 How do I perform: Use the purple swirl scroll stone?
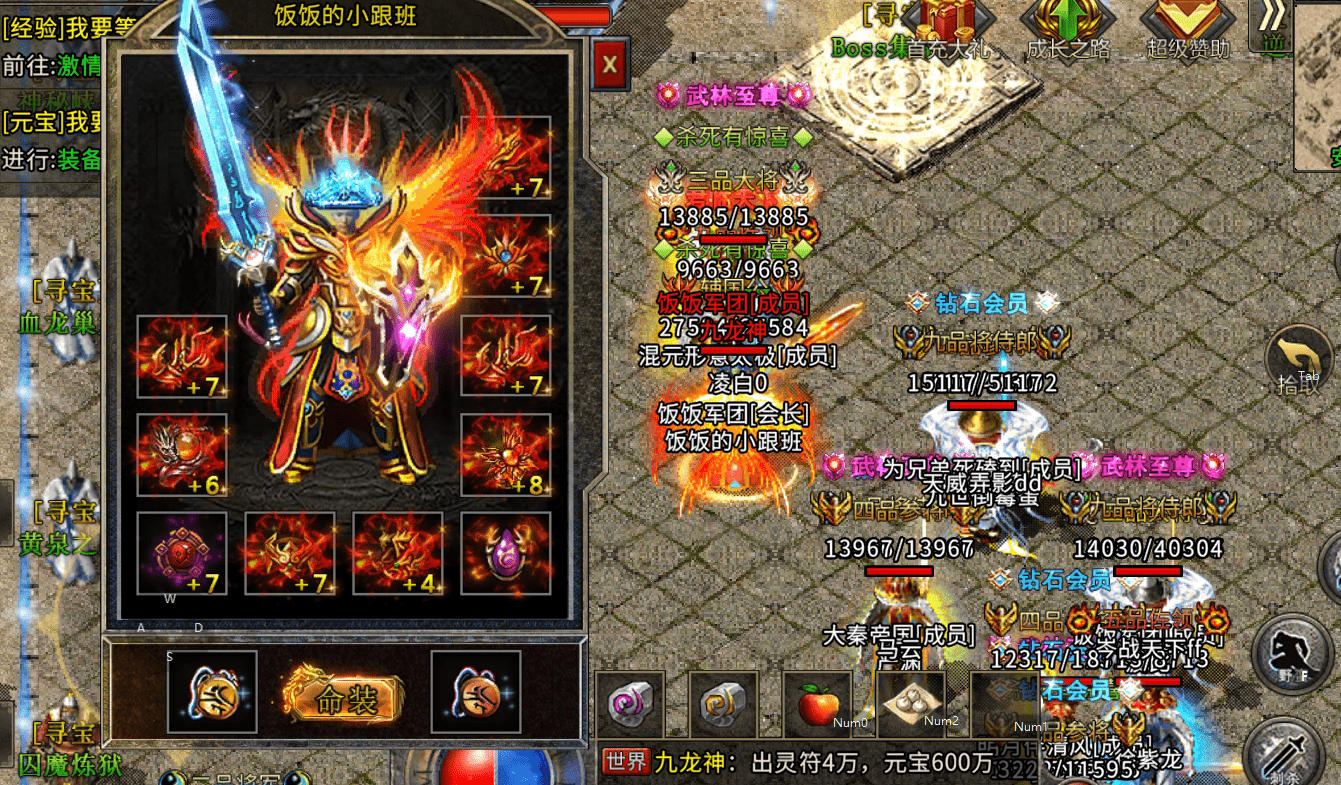[x=630, y=704]
